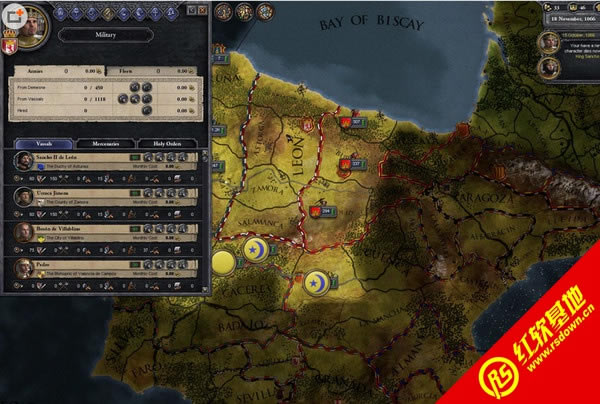Image resolution: width=600 pixels, height=404 pixels.
Task: Open the top character portrait in the event feed
Action: [x=547, y=42]
